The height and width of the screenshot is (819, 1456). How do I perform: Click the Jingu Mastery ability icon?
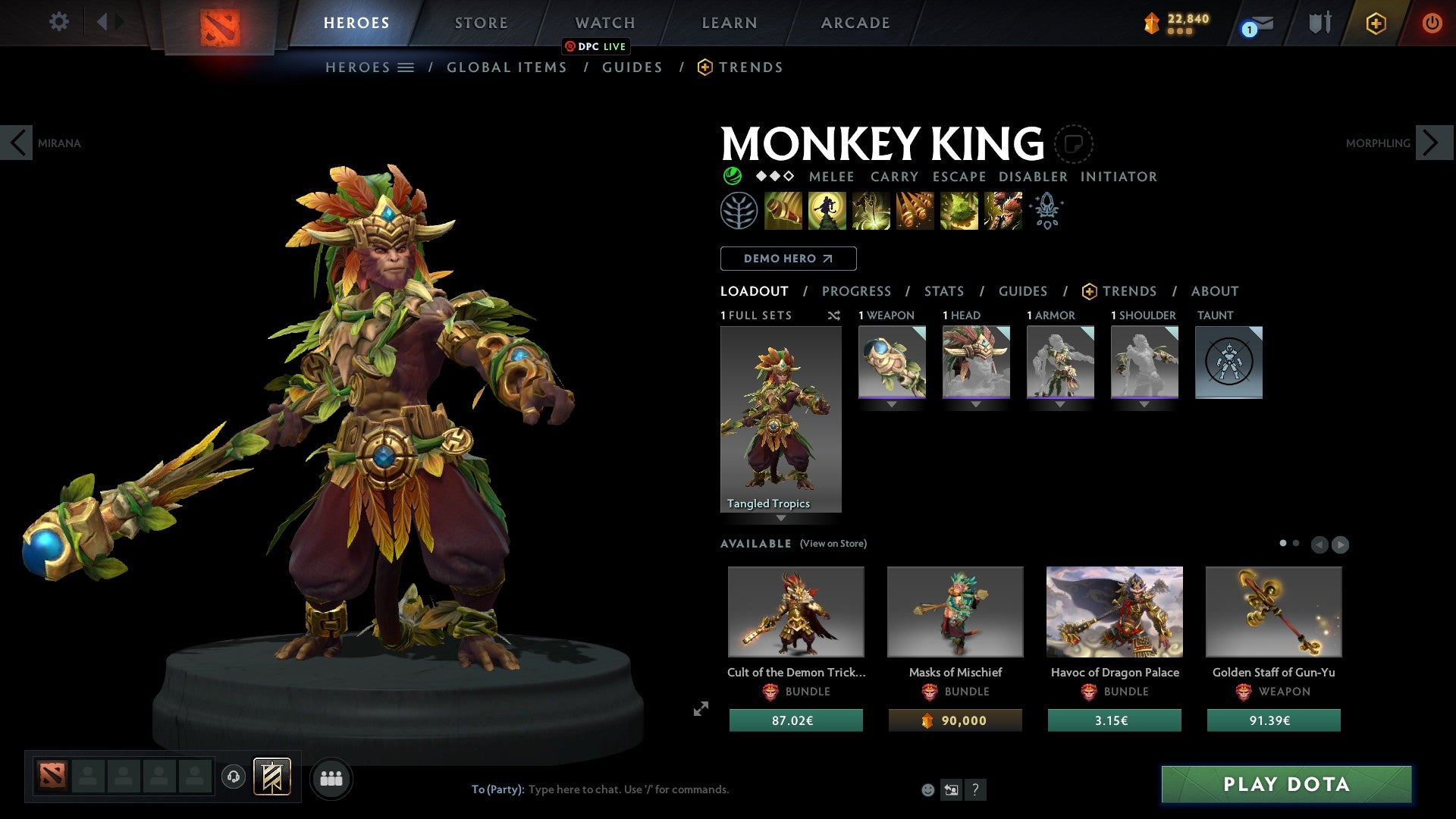915,211
